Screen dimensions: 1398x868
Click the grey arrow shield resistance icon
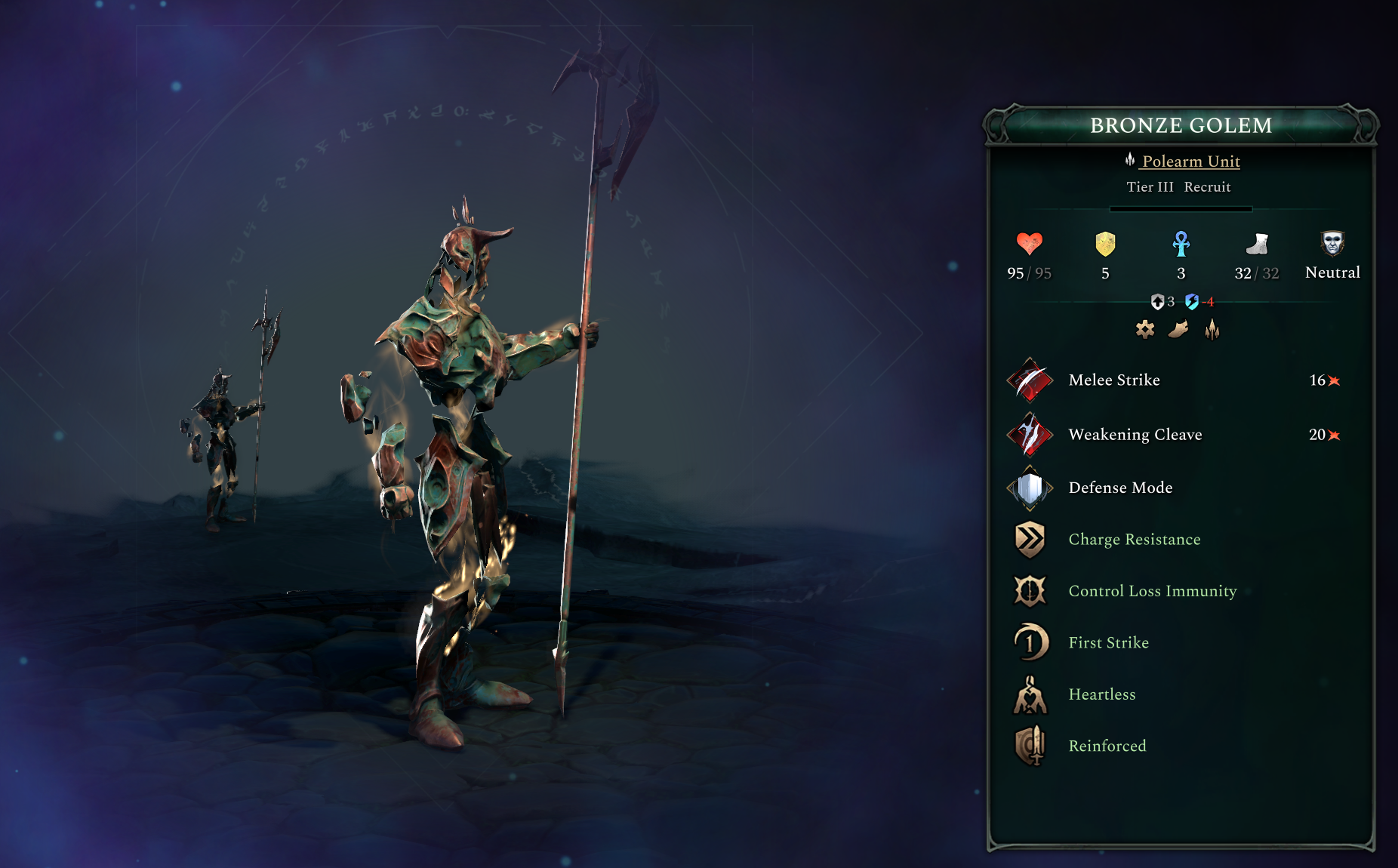(x=1157, y=302)
